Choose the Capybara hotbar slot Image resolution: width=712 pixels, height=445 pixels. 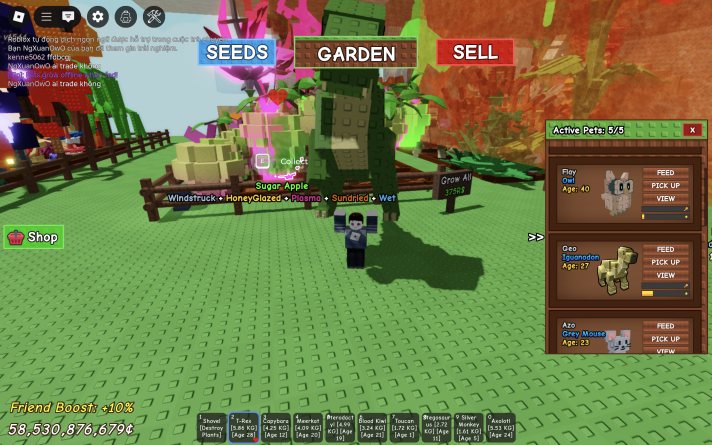click(275, 427)
